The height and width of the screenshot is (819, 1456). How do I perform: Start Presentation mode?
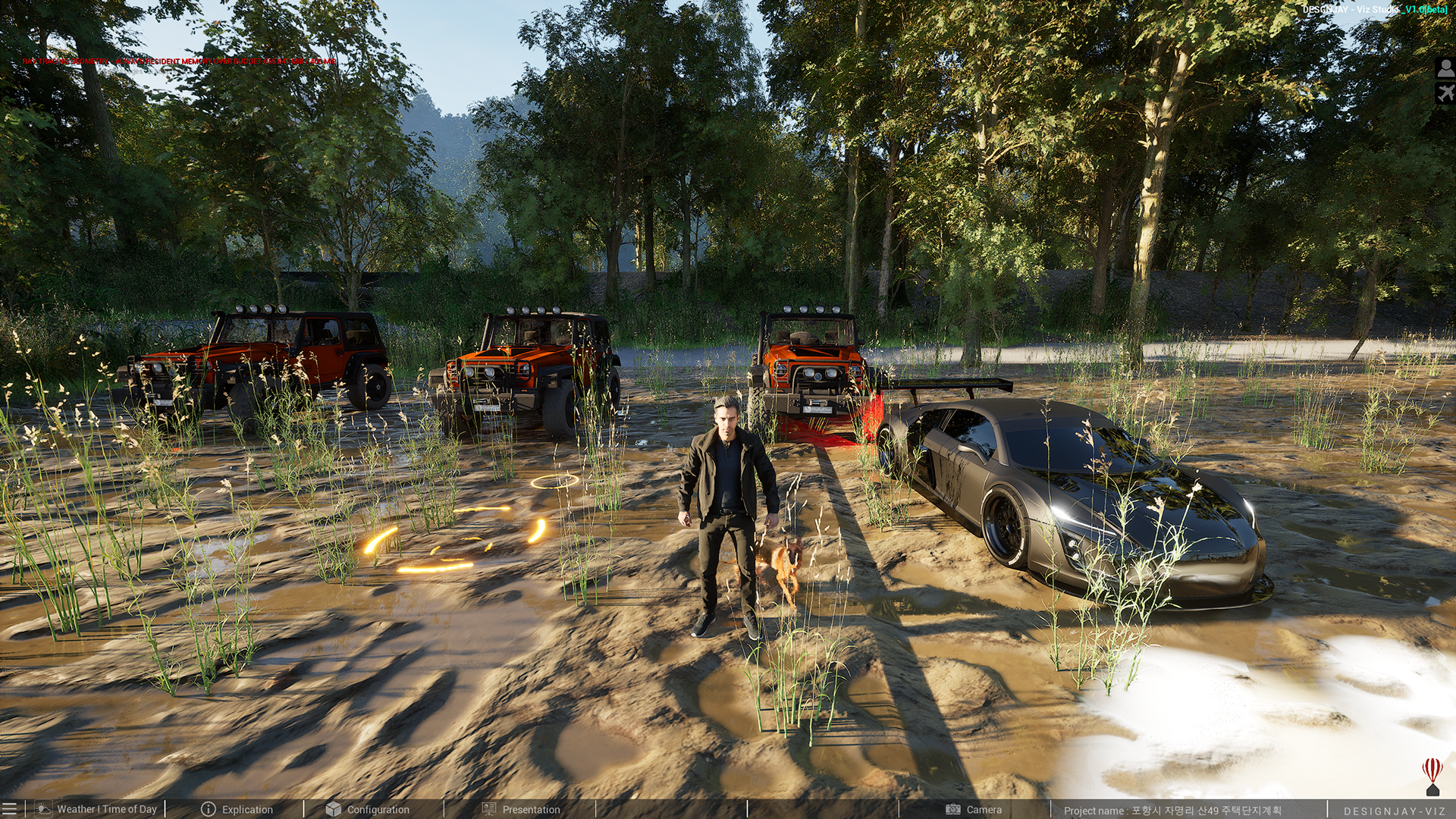[x=521, y=809]
